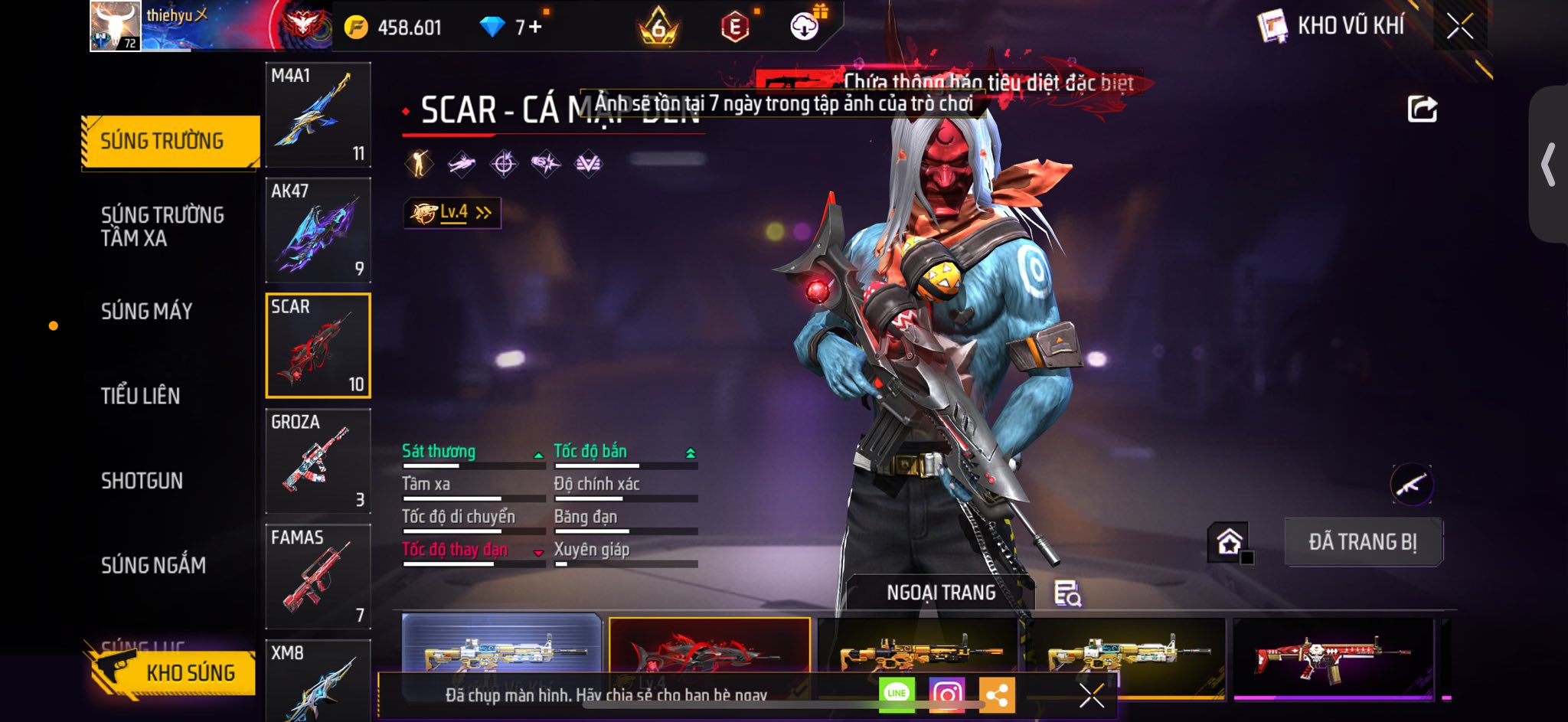Tap the share arrow icon near the title
Viewport: 1568px width, 722px height.
(1422, 109)
